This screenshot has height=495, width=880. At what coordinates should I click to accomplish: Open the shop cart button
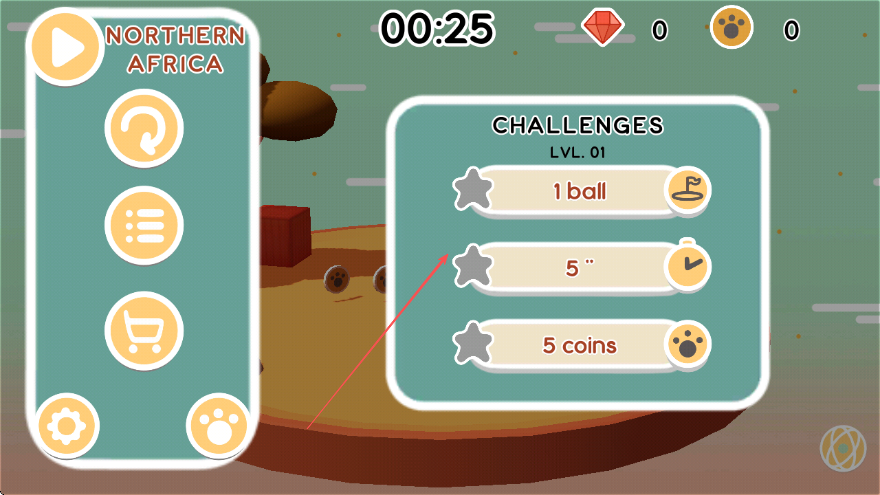pos(144,331)
